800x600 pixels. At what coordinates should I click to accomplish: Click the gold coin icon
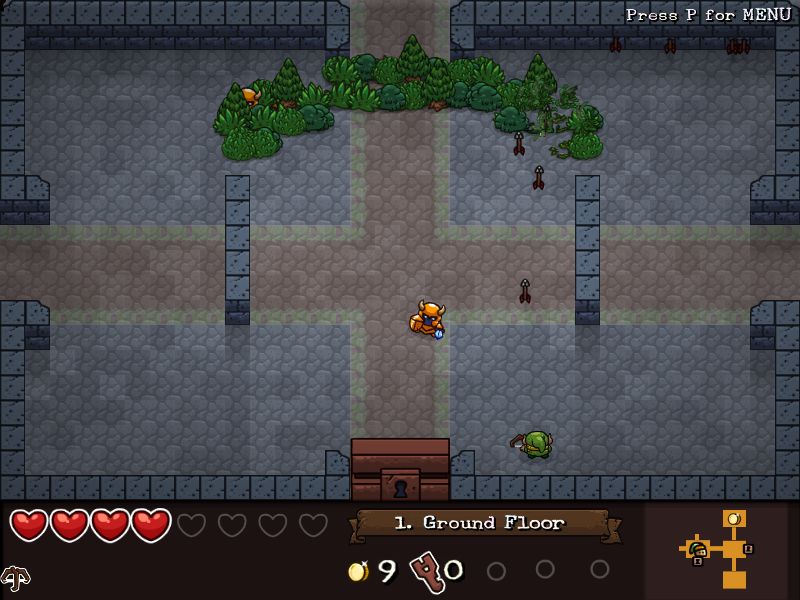357,571
